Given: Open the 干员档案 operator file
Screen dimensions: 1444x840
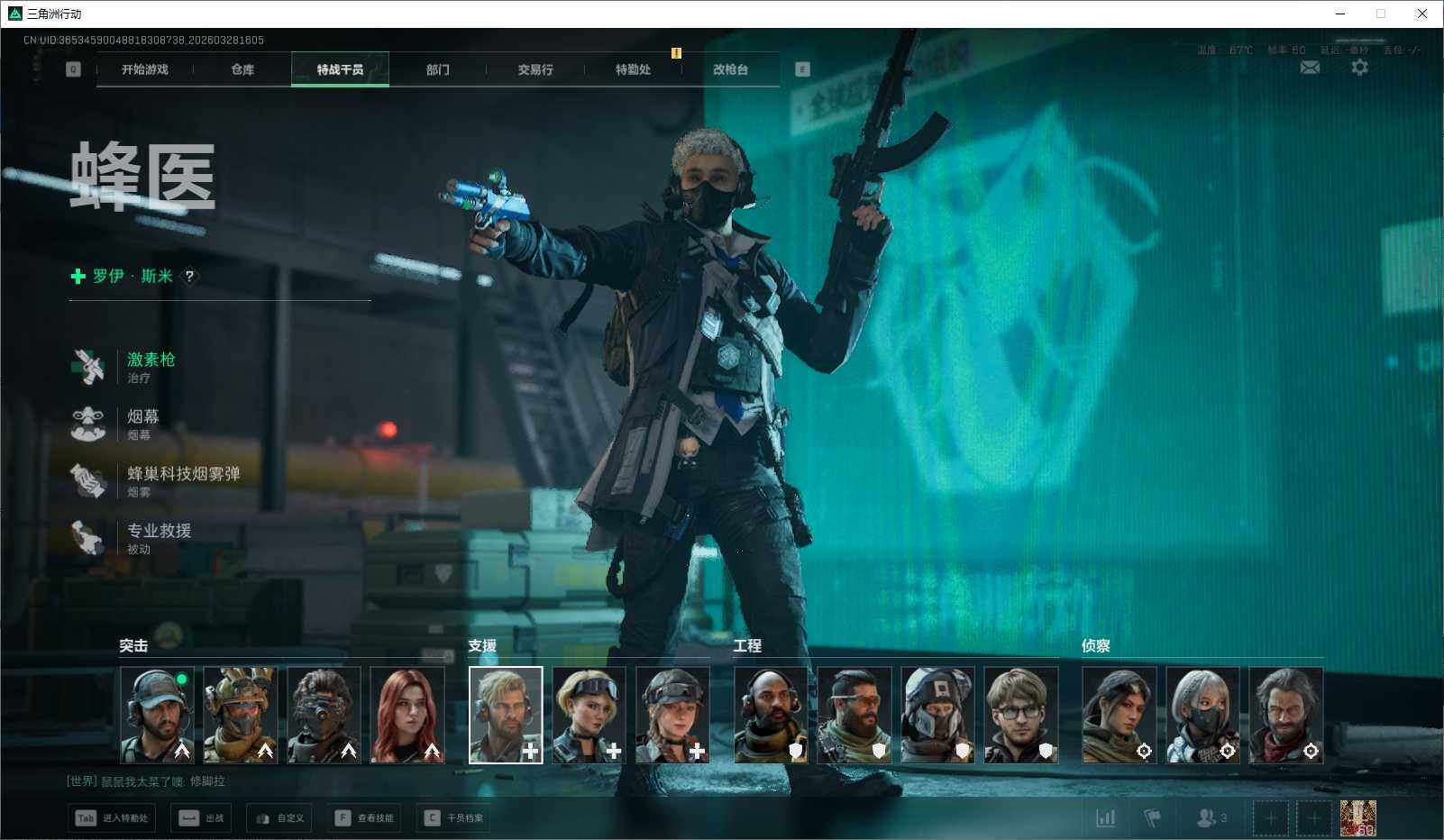Looking at the screenshot, I should (455, 818).
